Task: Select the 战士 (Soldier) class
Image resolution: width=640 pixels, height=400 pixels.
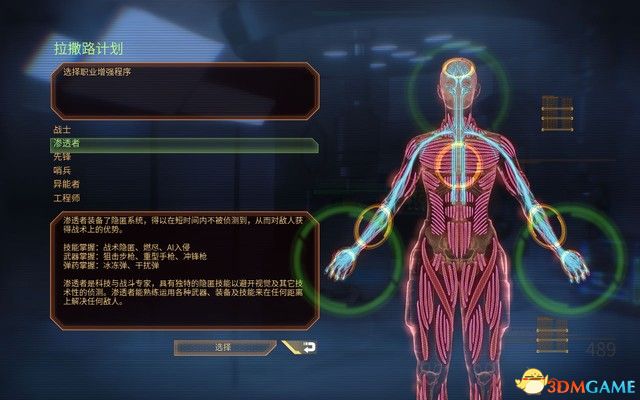Action: point(62,131)
